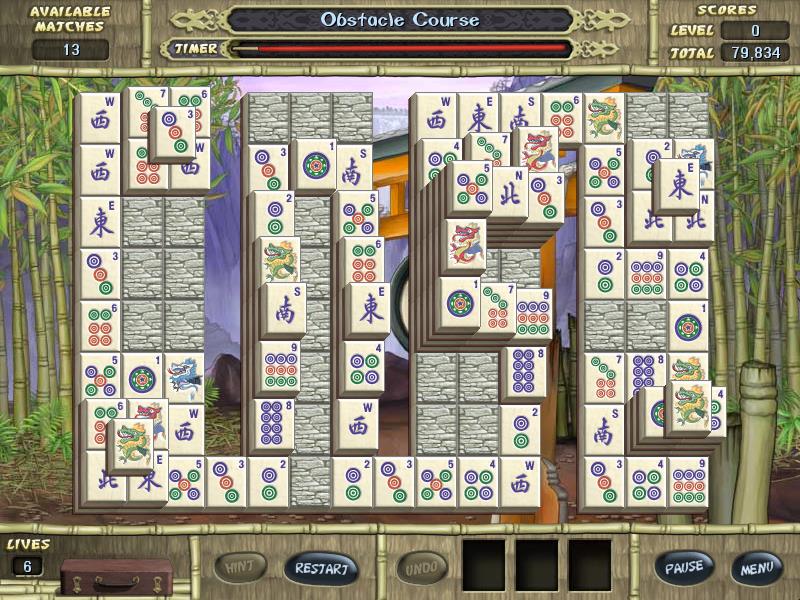Pick the South wind tile beside the 1-dot tile
The width and height of the screenshot is (800, 600).
354,166
